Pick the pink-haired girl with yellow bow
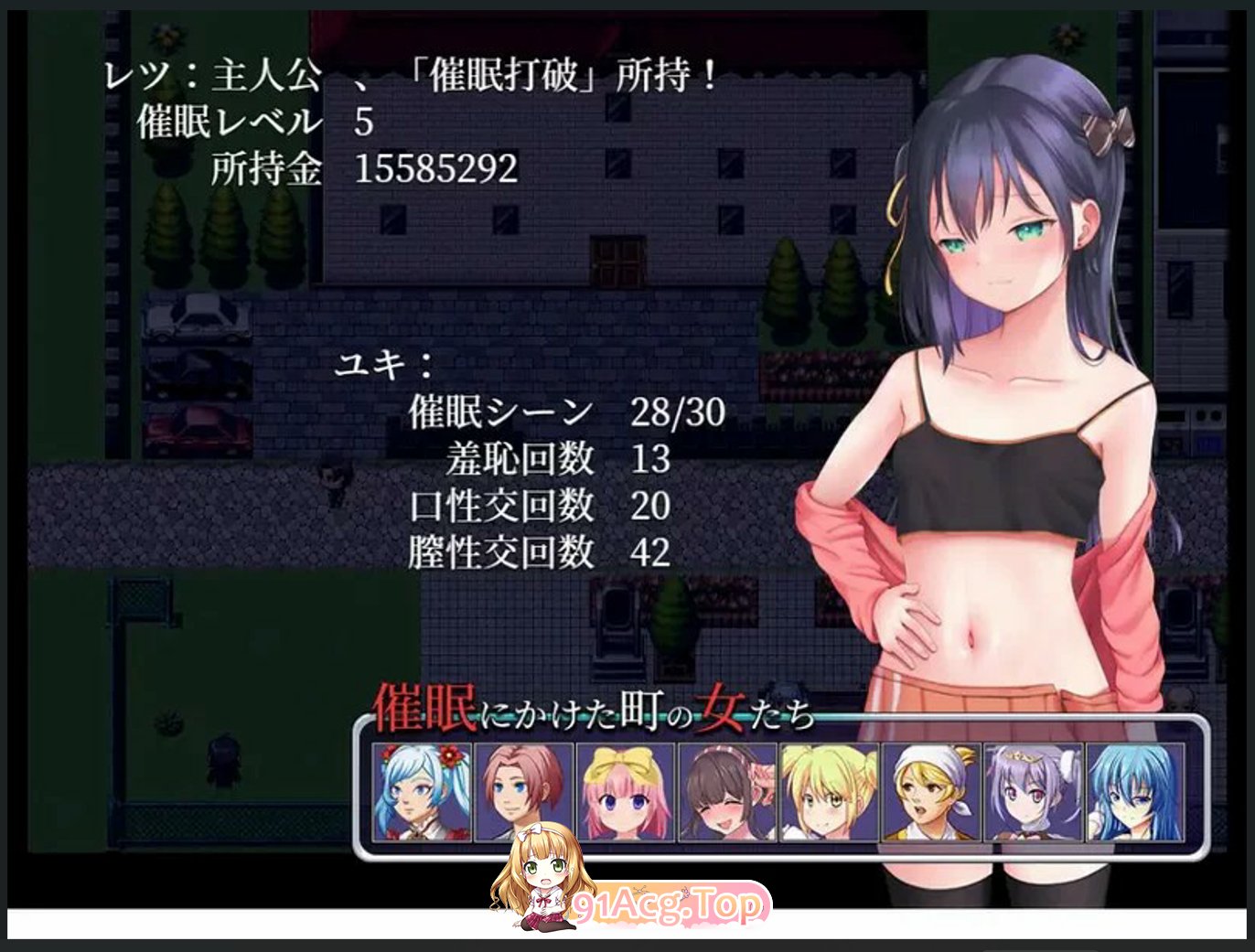 pos(626,792)
